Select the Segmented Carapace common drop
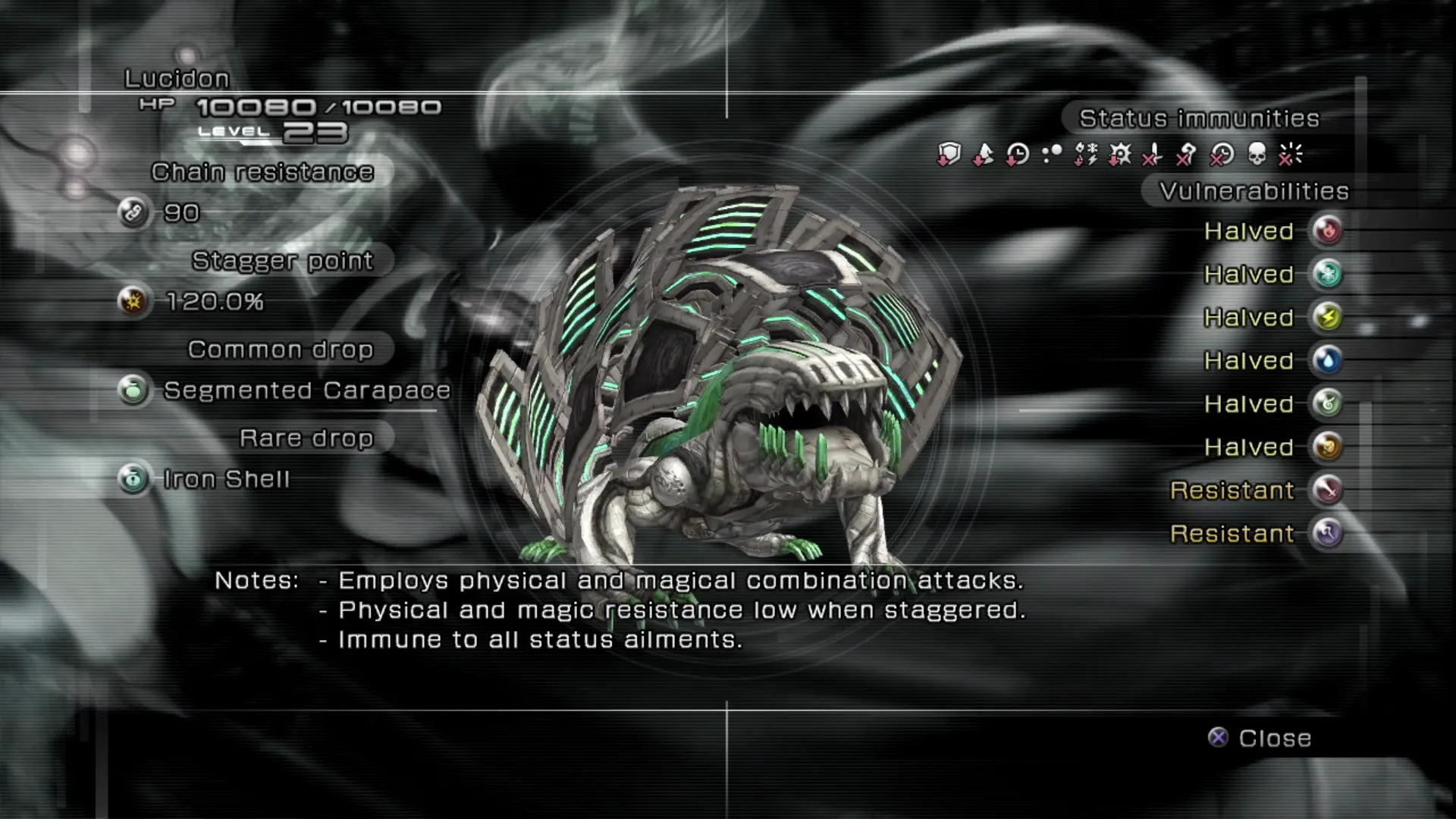 pyautogui.click(x=306, y=391)
